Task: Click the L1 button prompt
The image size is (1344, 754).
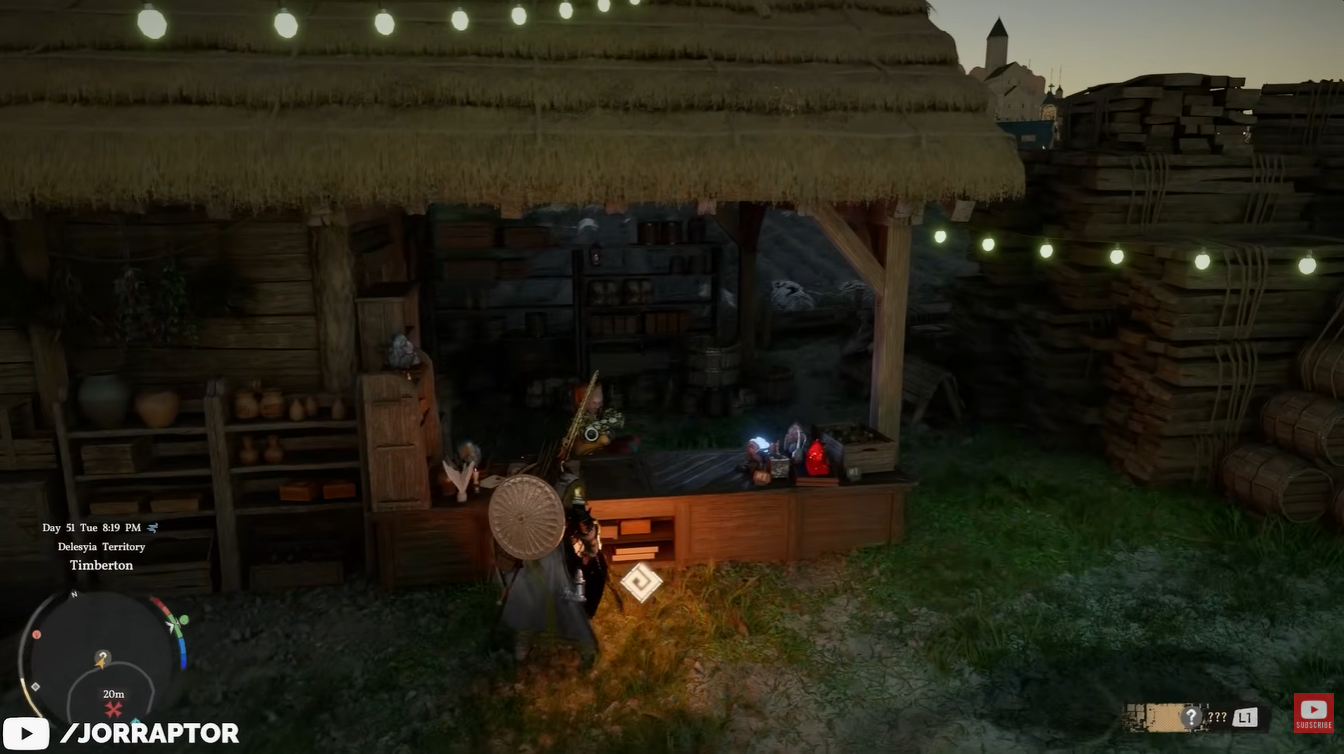Action: pyautogui.click(x=1244, y=718)
